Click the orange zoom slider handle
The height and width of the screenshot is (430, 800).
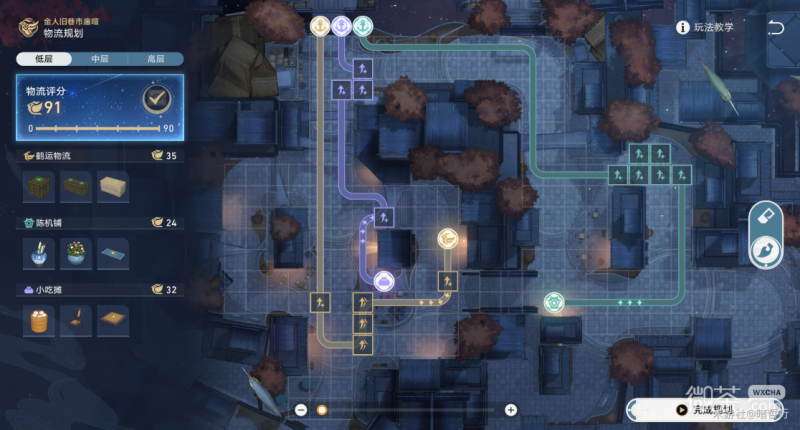click(322, 410)
